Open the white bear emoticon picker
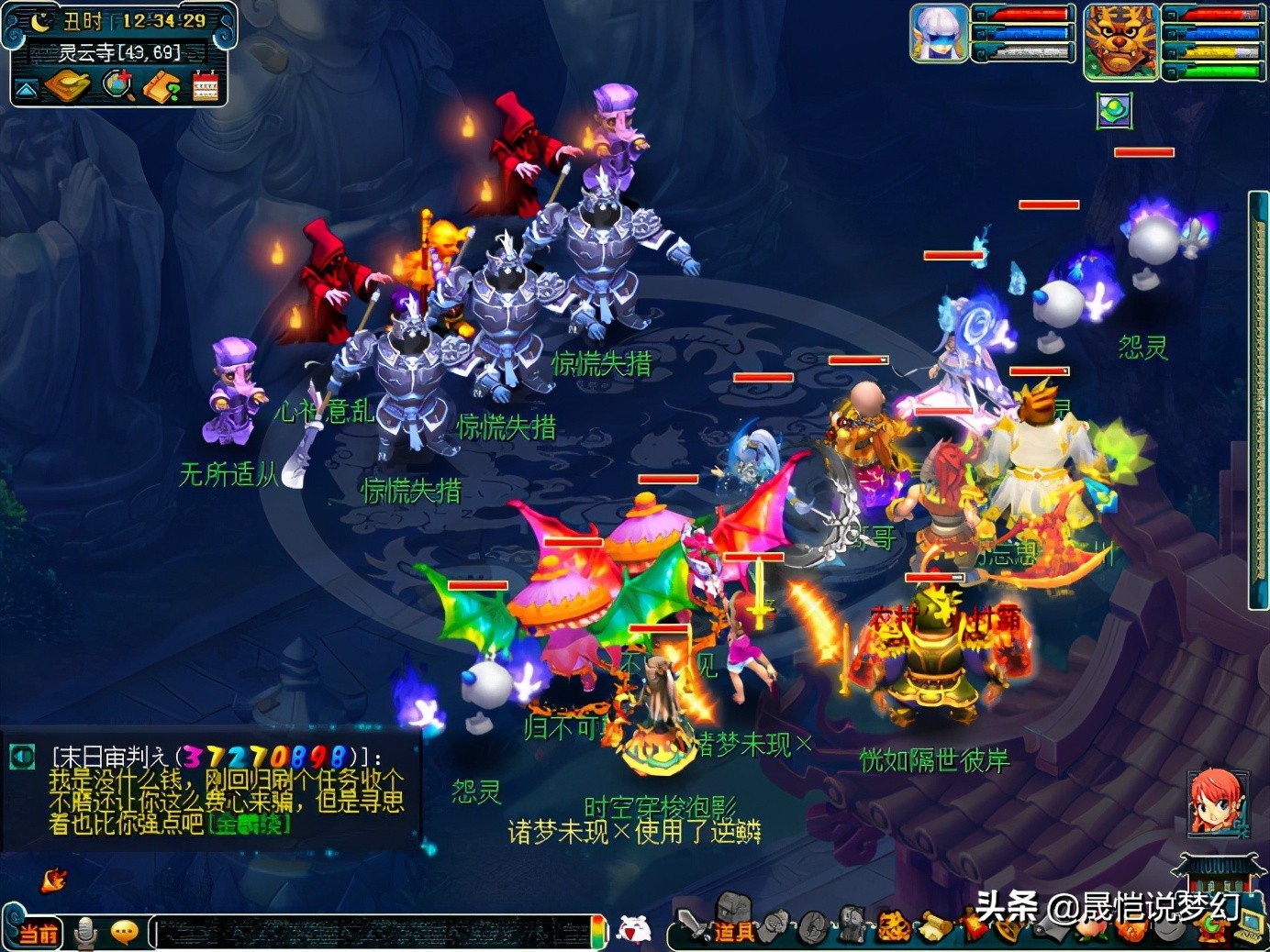 [x=633, y=930]
